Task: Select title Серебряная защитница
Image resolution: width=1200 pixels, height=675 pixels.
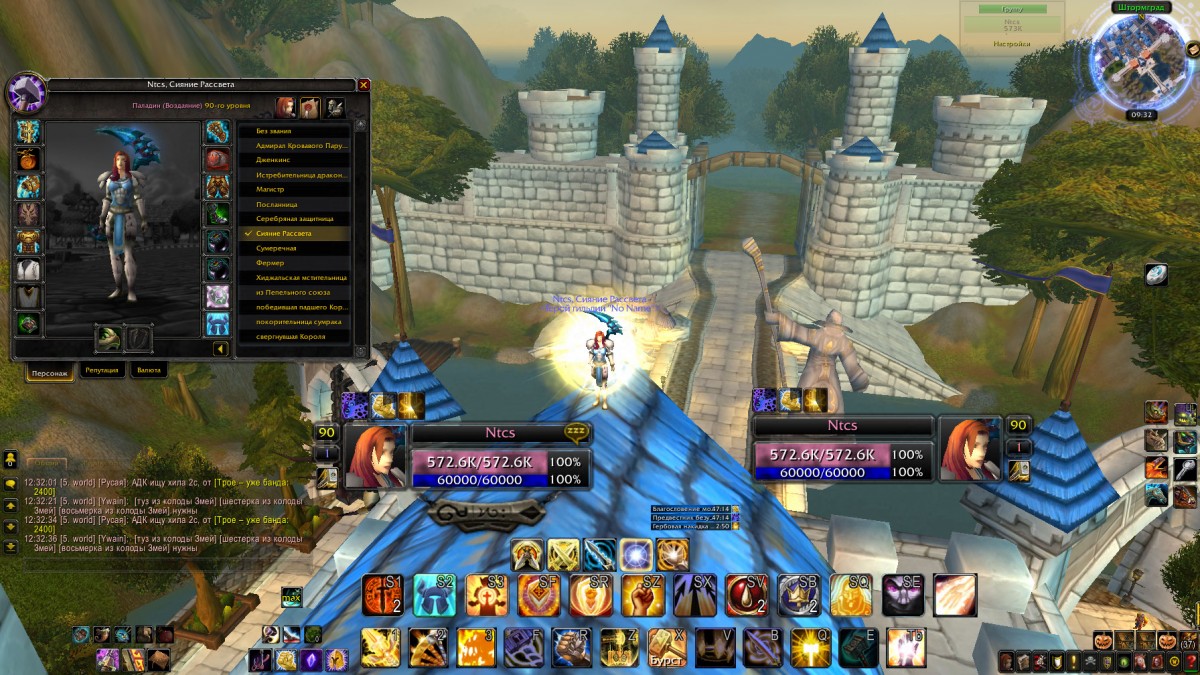Action: click(295, 218)
